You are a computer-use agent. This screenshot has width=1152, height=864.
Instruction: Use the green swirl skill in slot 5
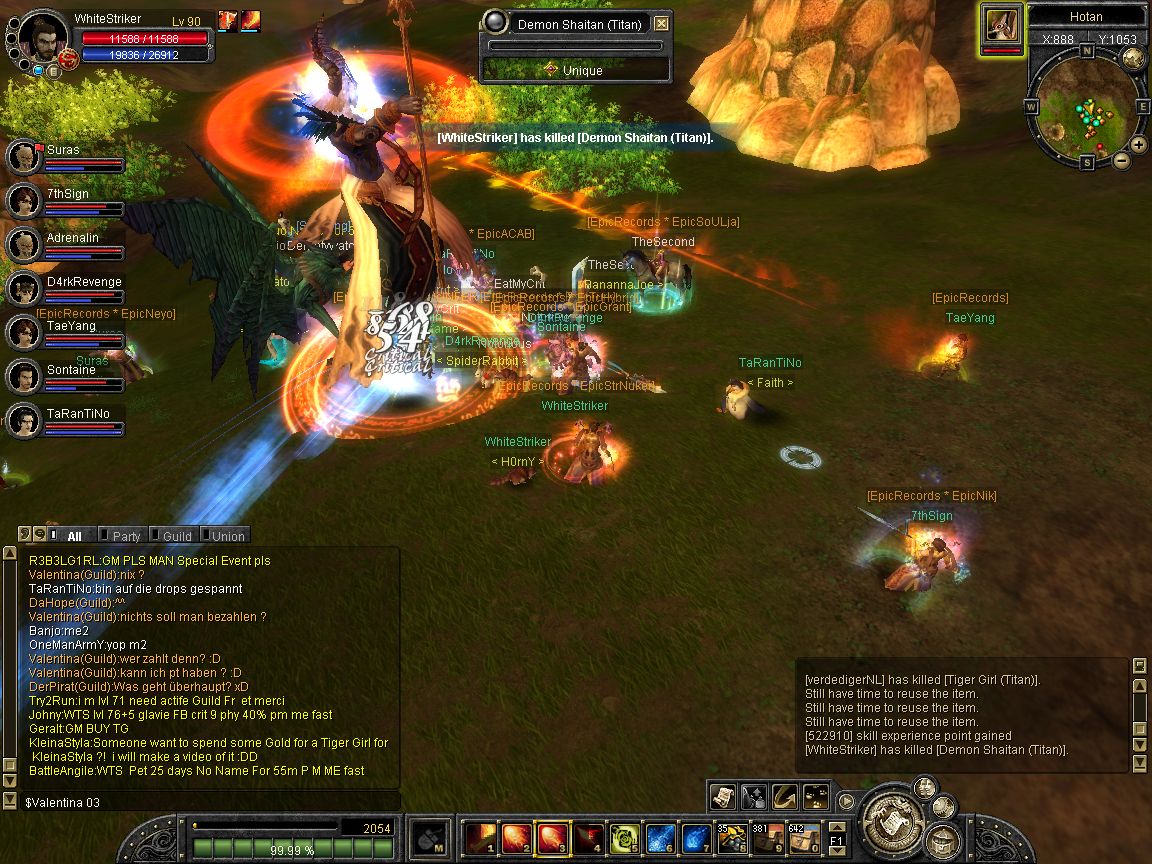[625, 836]
